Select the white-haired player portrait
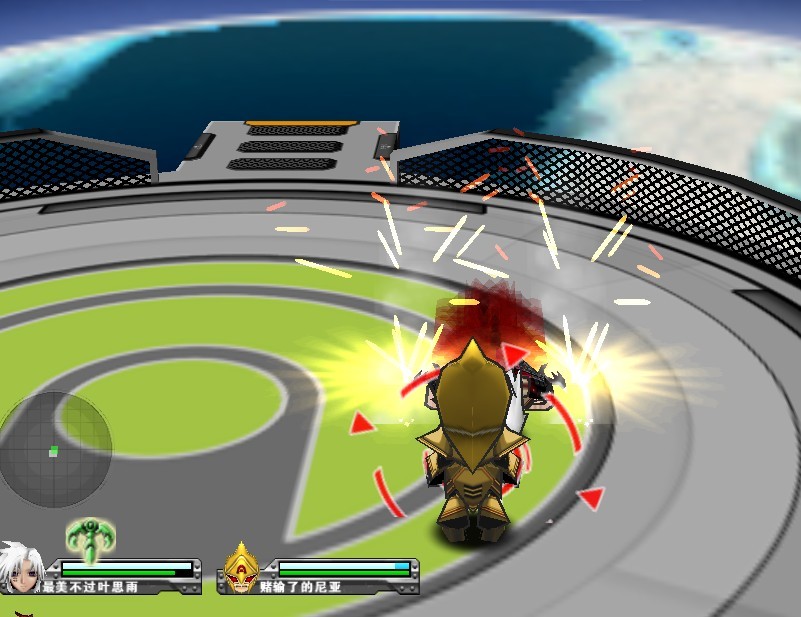This screenshot has height=617, width=801. coord(20,568)
